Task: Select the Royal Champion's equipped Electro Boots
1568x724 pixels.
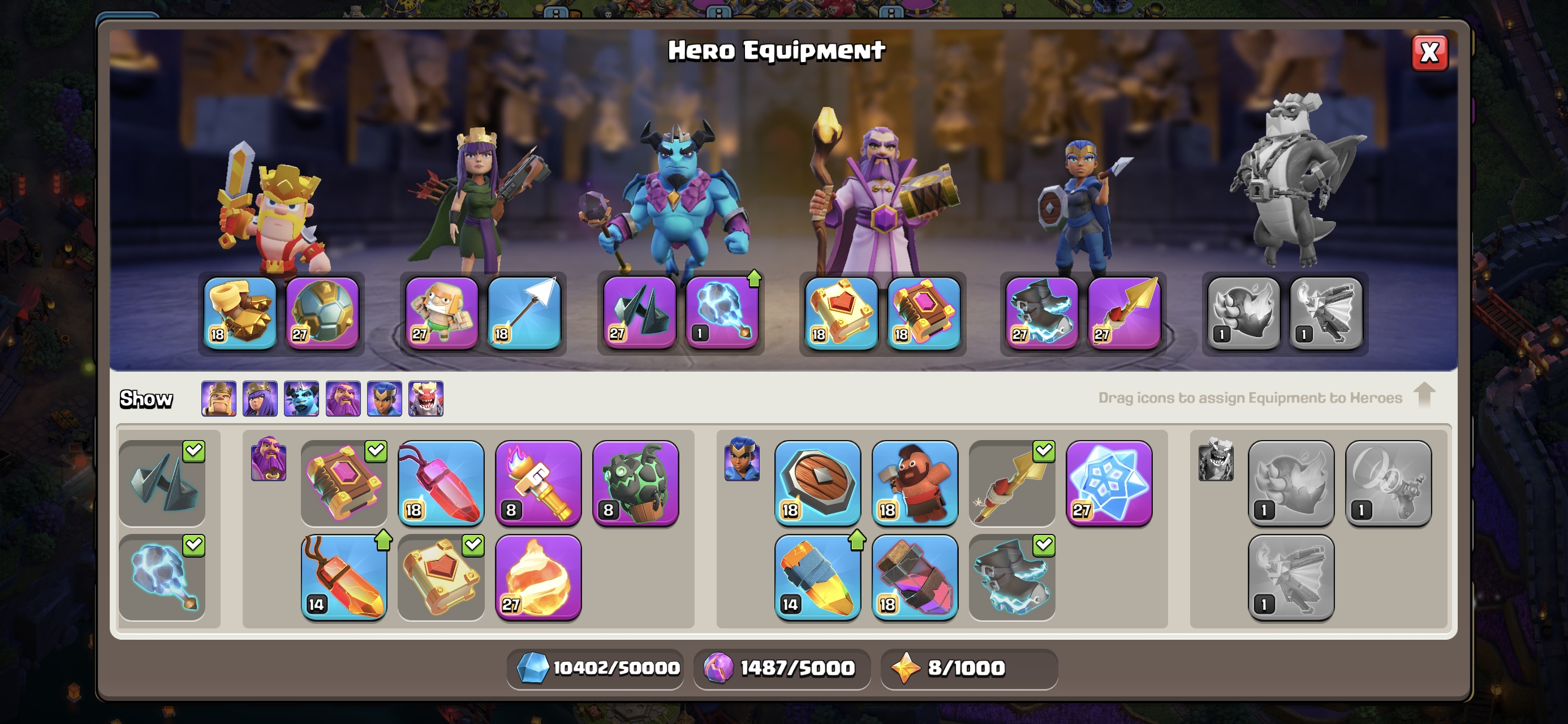Action: (1041, 313)
